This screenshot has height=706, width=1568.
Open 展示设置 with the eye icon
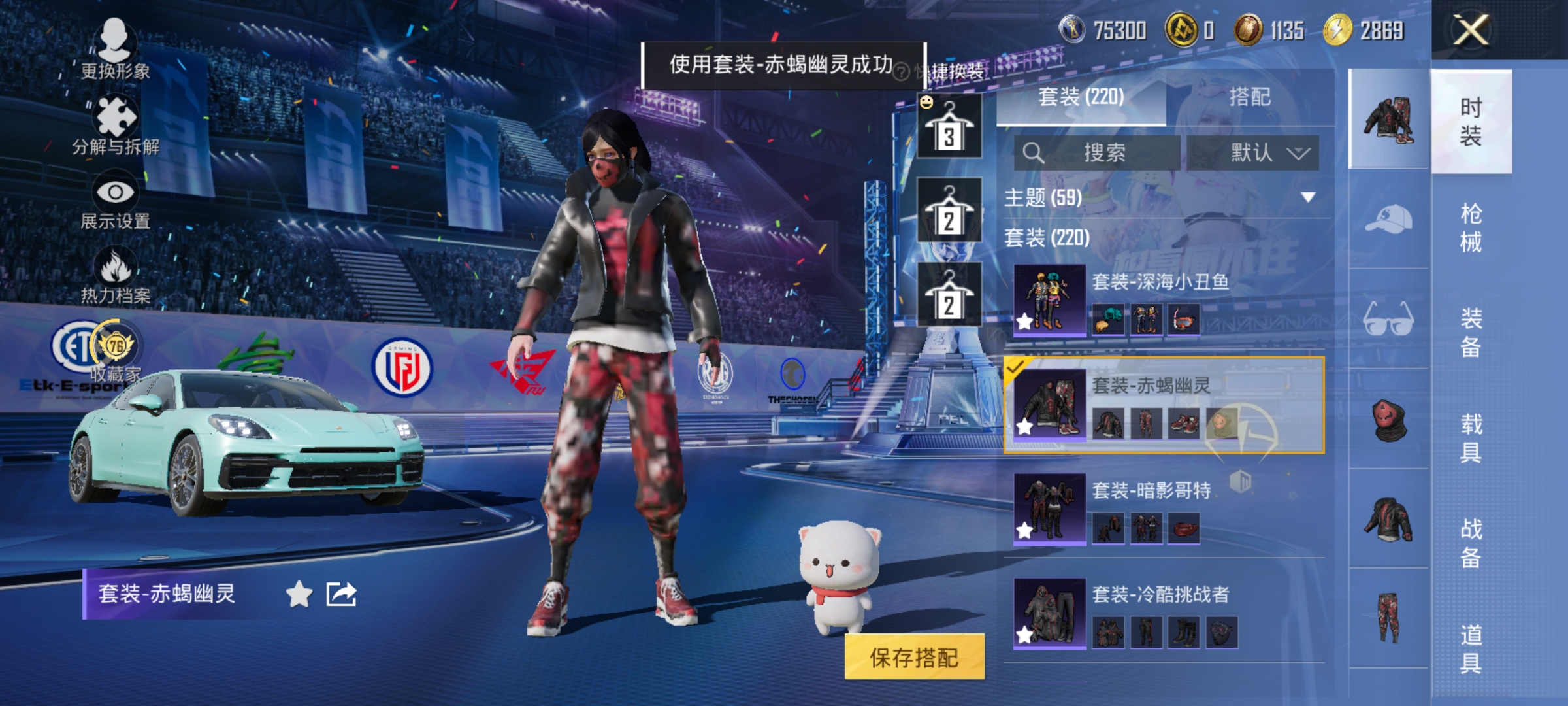[x=116, y=192]
